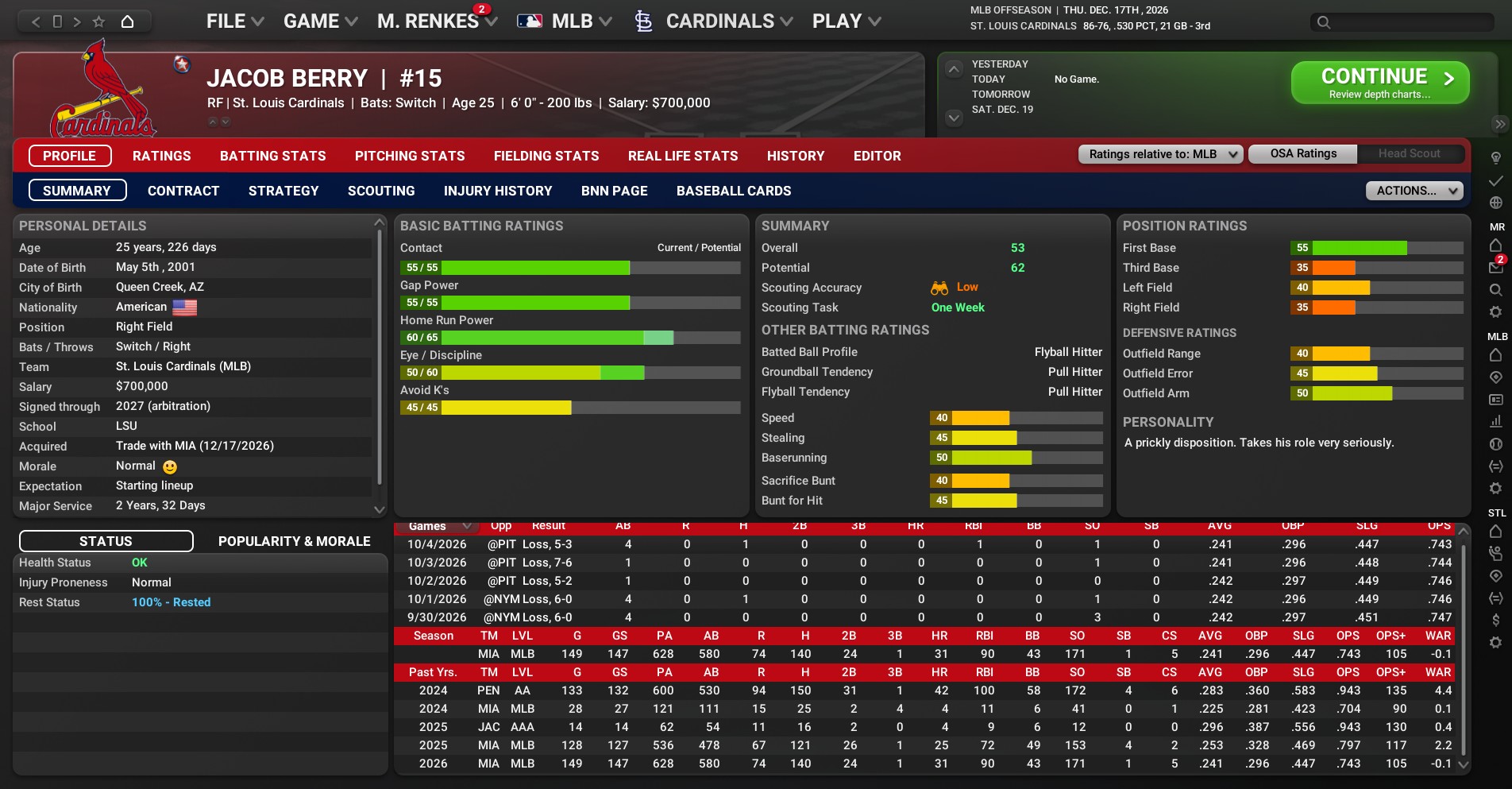The width and height of the screenshot is (1512, 789).
Task: Switch to POPULARITY & MORALE panel
Action: [x=295, y=541]
